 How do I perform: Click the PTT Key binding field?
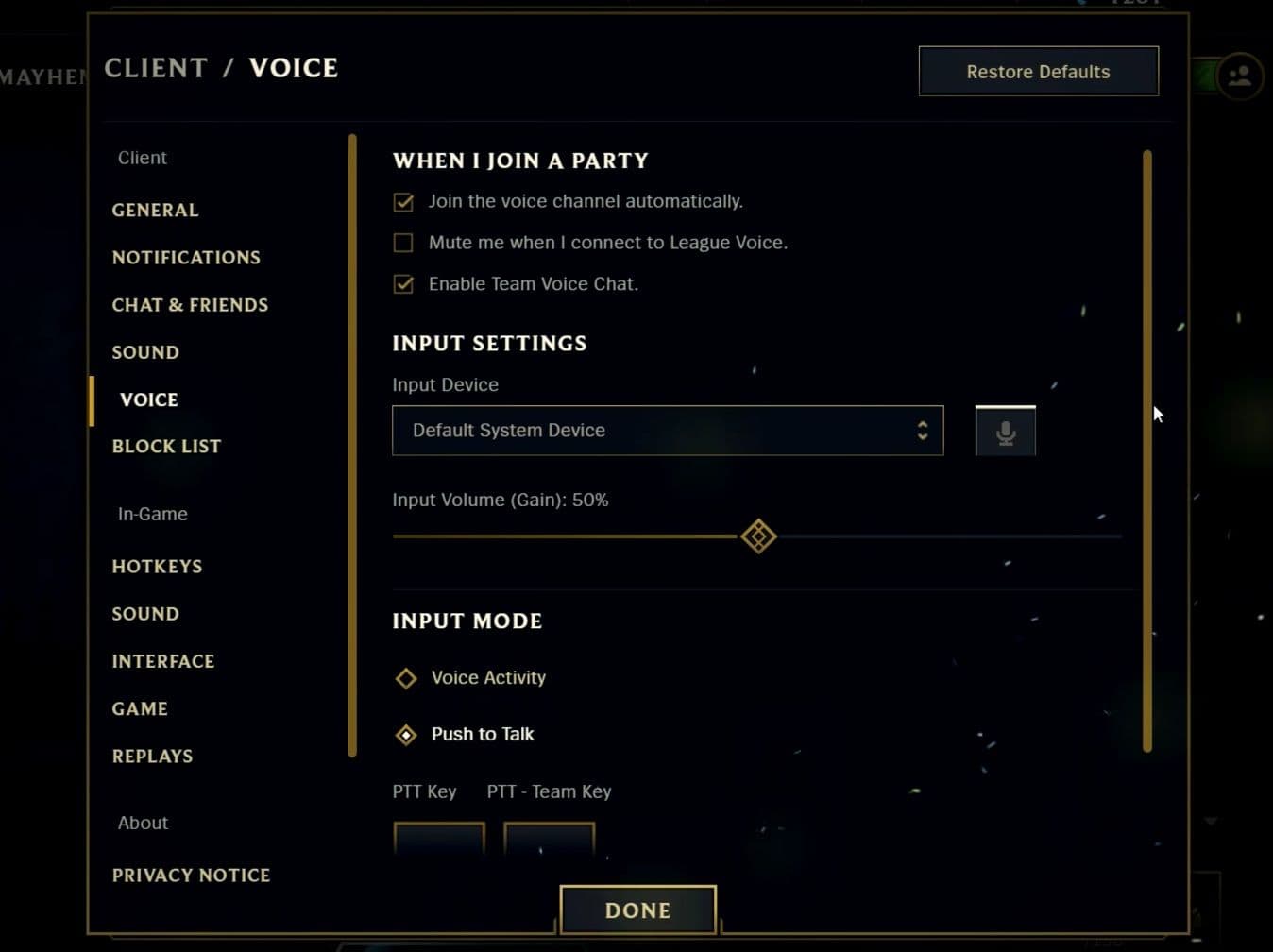(x=438, y=839)
